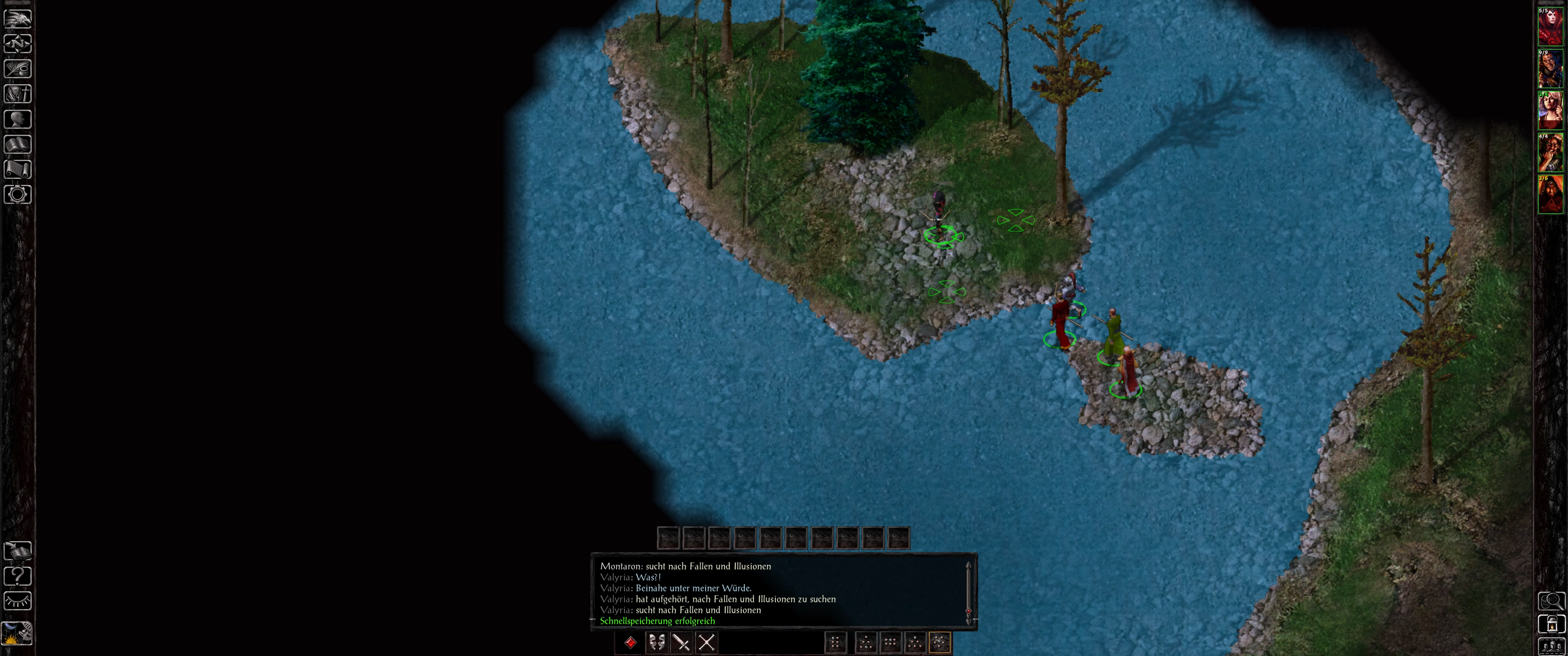
Task: Open the mage spellbook icon
Action: click(x=18, y=144)
